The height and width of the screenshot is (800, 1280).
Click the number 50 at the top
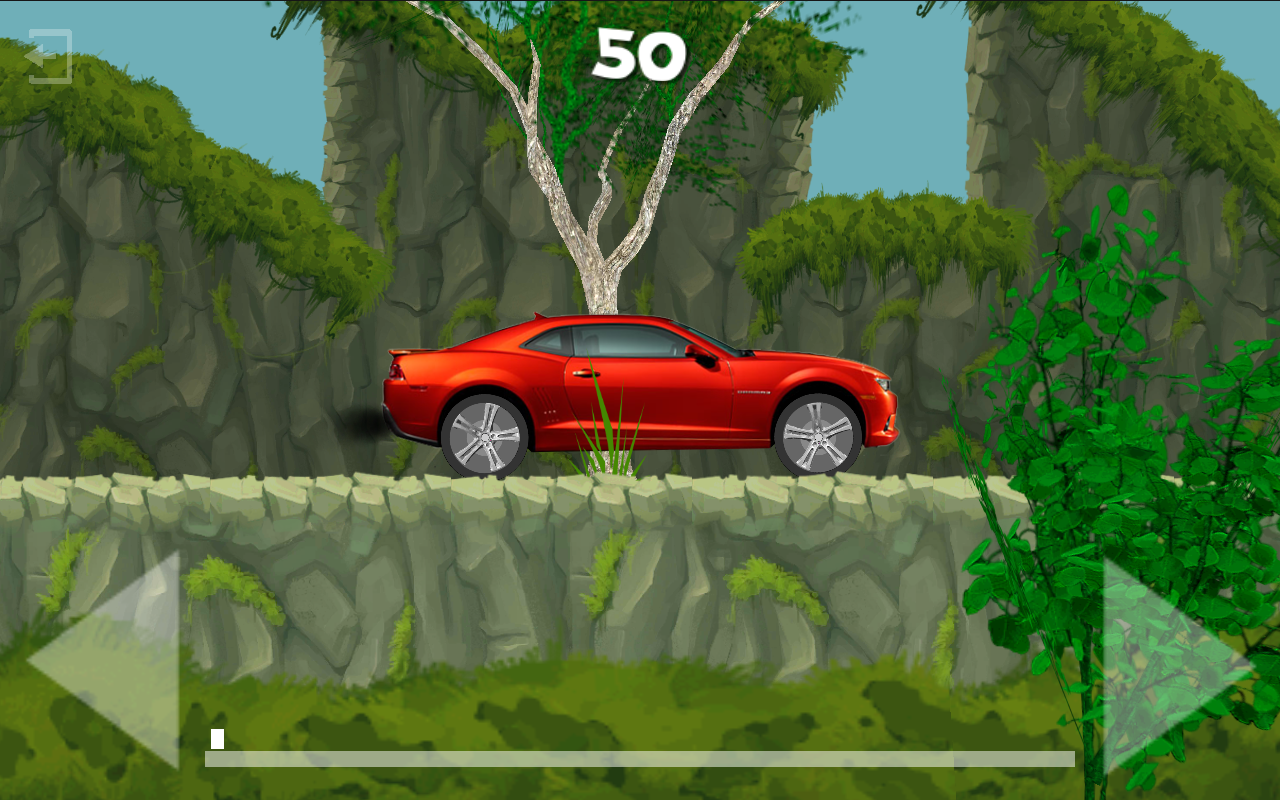coord(640,55)
